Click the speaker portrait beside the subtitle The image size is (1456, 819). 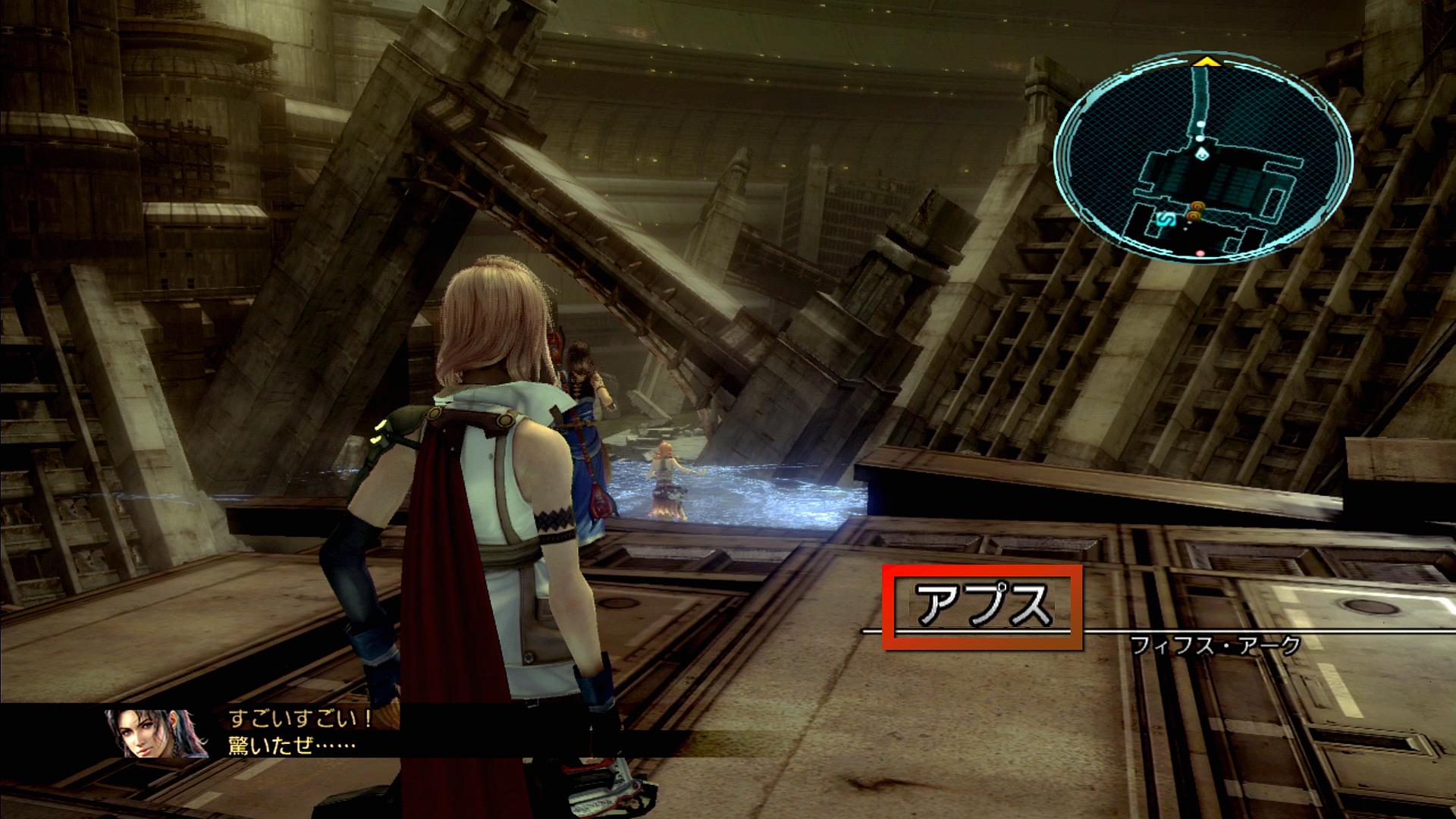point(158,733)
